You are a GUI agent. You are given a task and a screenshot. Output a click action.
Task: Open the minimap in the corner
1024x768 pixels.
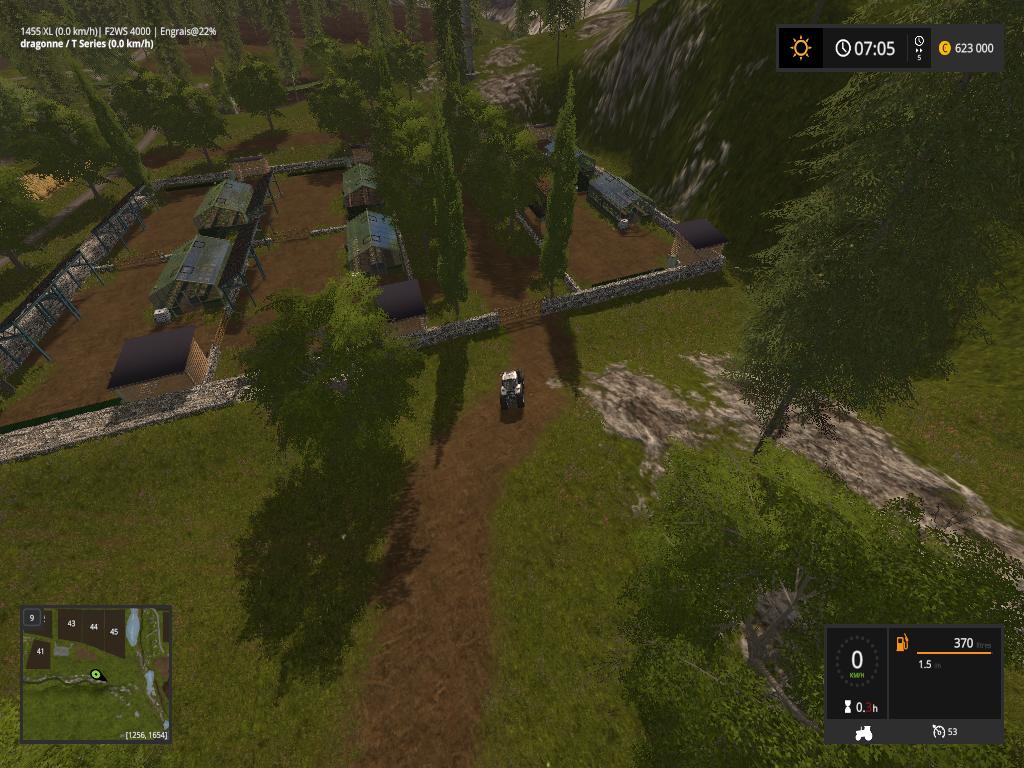(96, 673)
